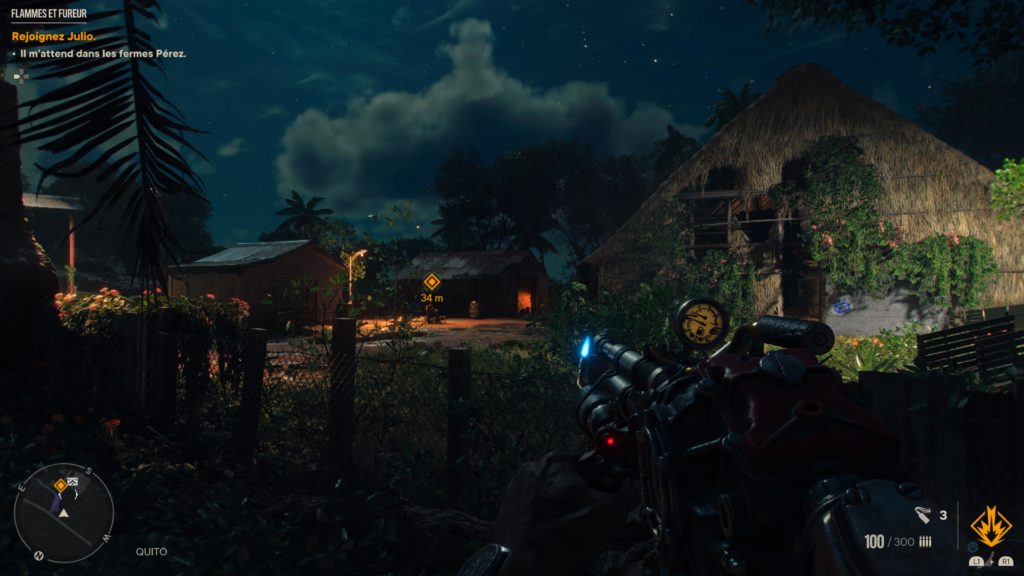This screenshot has height=576, width=1024.
Task: Open the circular minimap
Action: tap(63, 513)
